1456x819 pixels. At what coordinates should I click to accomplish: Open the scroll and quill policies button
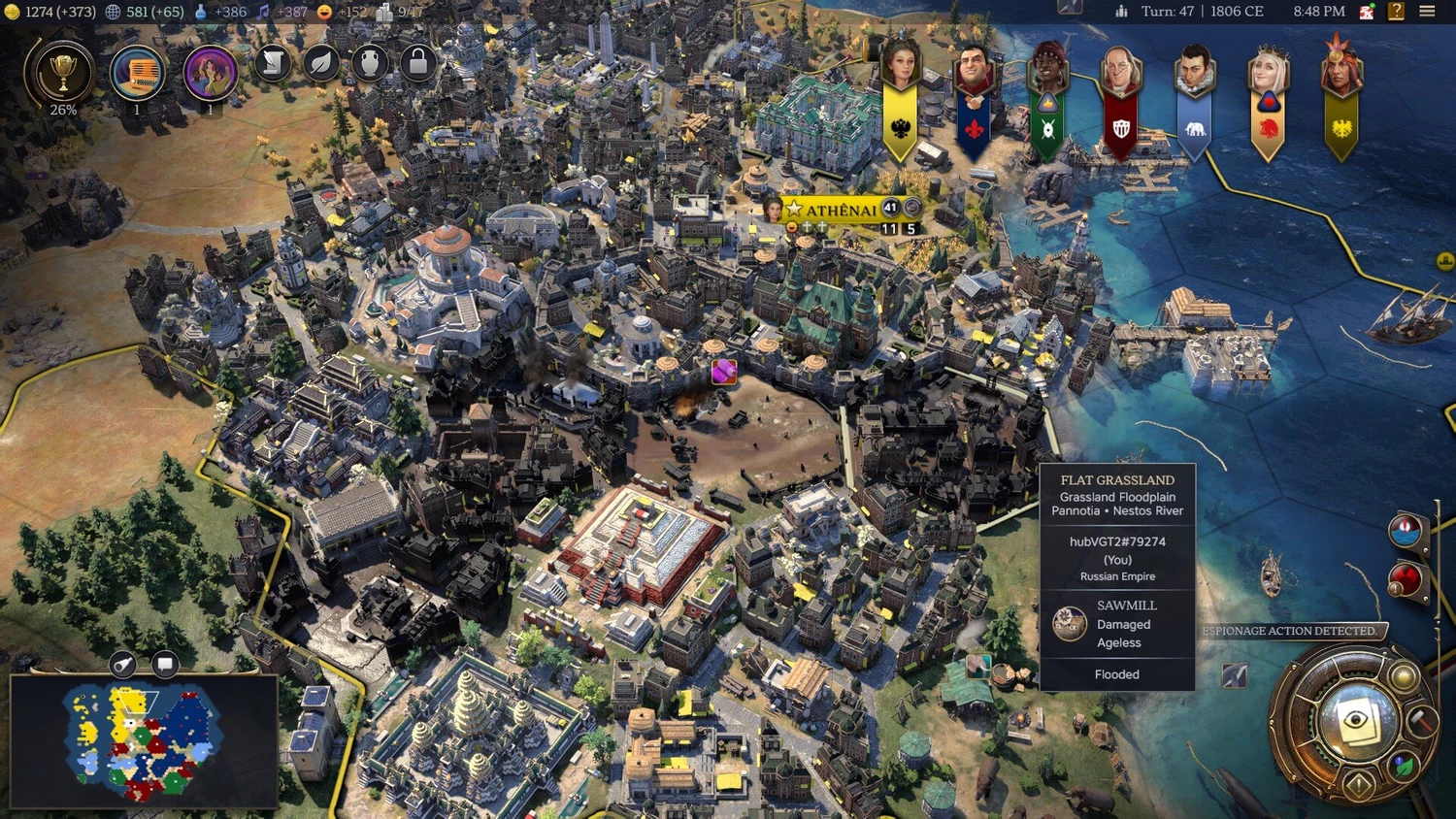click(273, 63)
